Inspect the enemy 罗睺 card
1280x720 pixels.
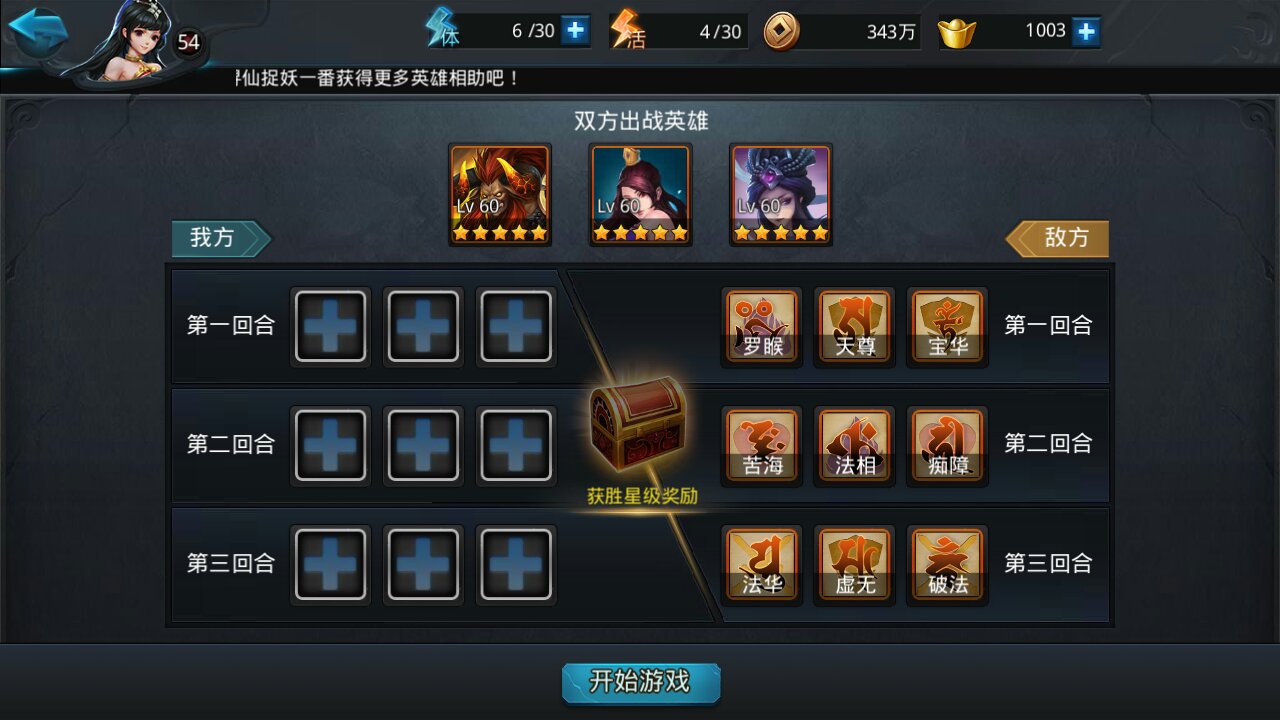762,327
